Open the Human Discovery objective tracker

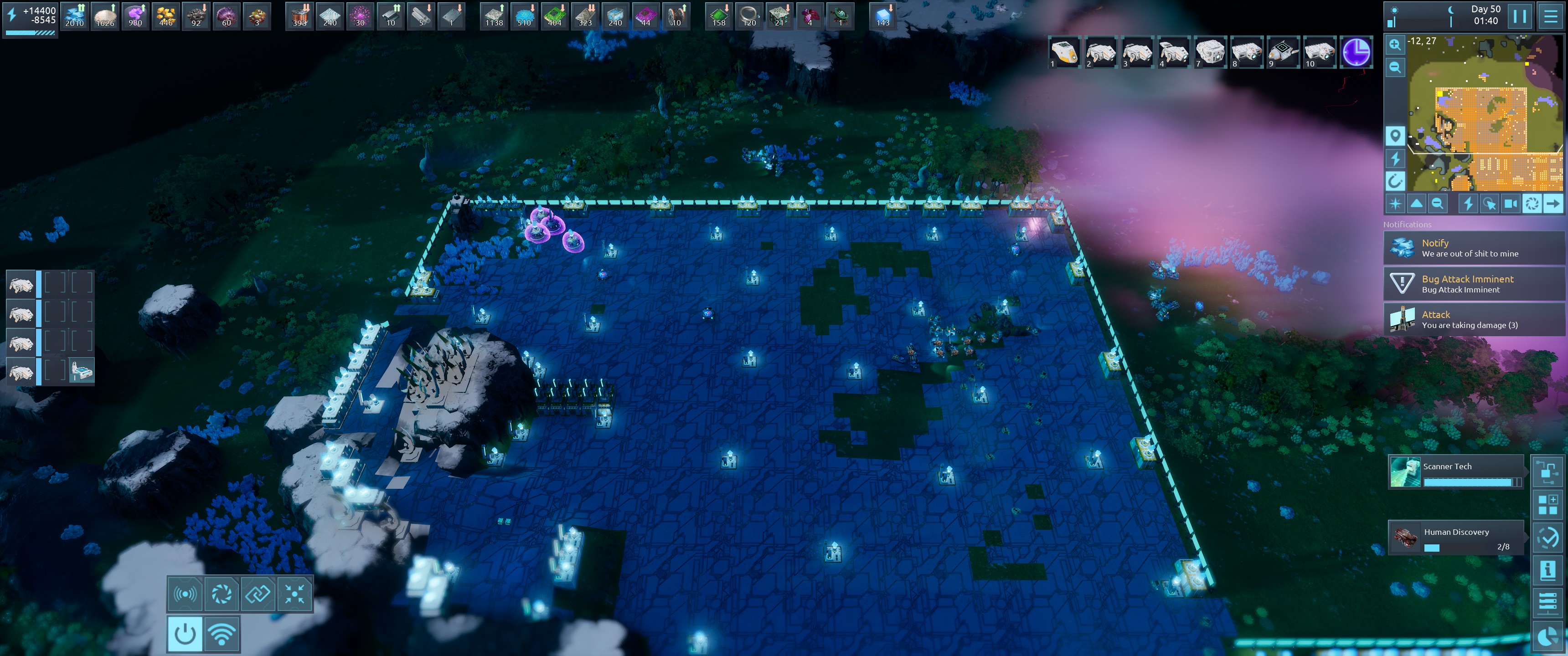pyautogui.click(x=1455, y=538)
